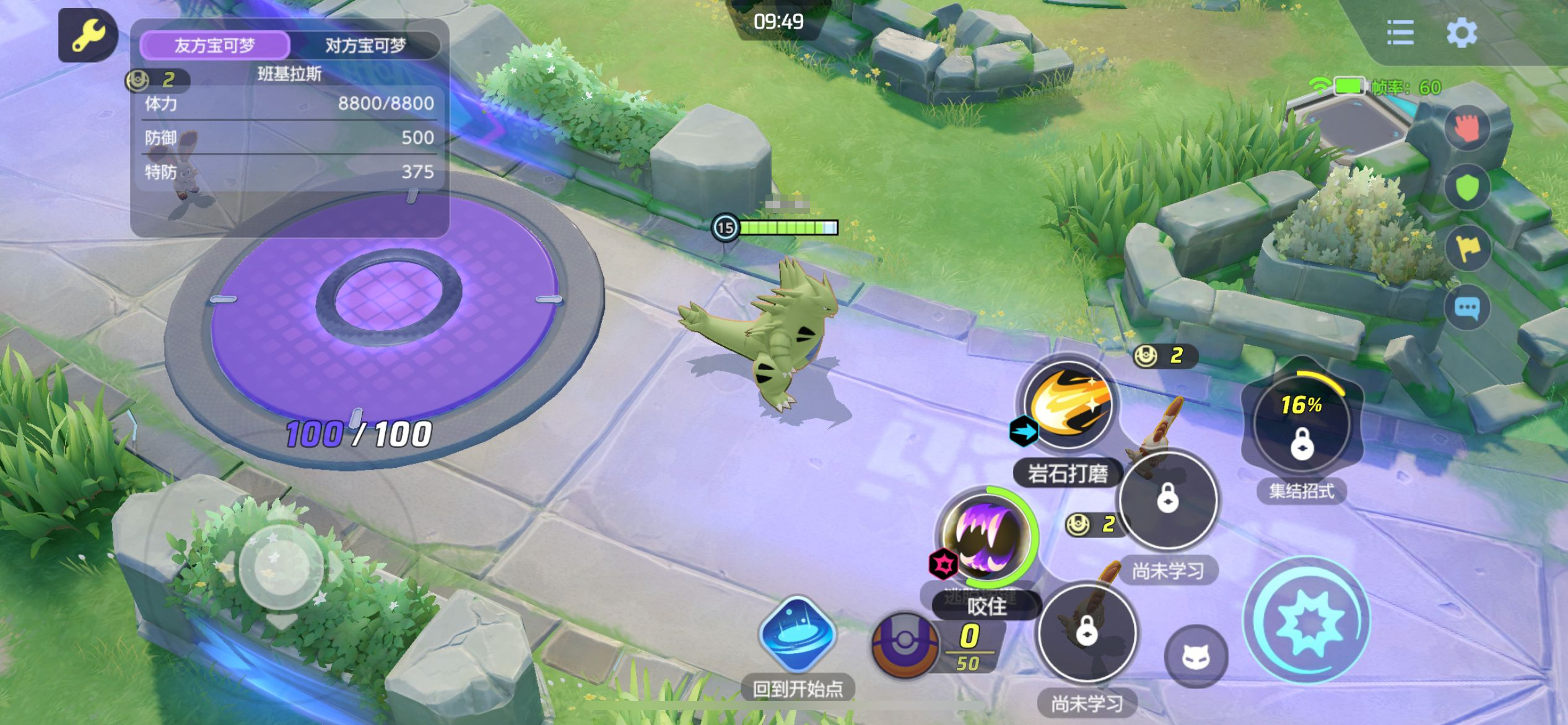The height and width of the screenshot is (725, 1568).
Task: Activate the 岩石打磨 skill
Action: [x=1068, y=405]
